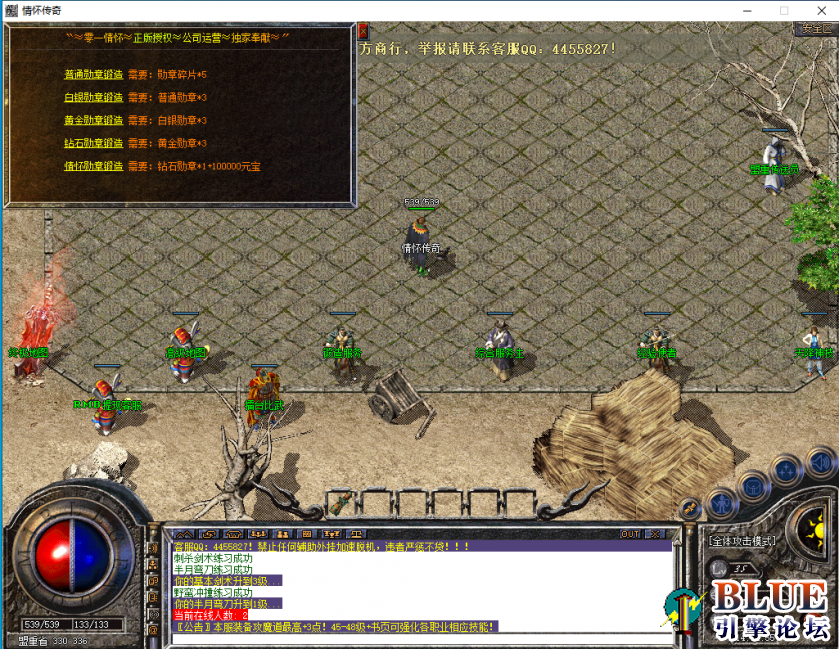
Task: Open the bag round button
Action: [753, 486]
